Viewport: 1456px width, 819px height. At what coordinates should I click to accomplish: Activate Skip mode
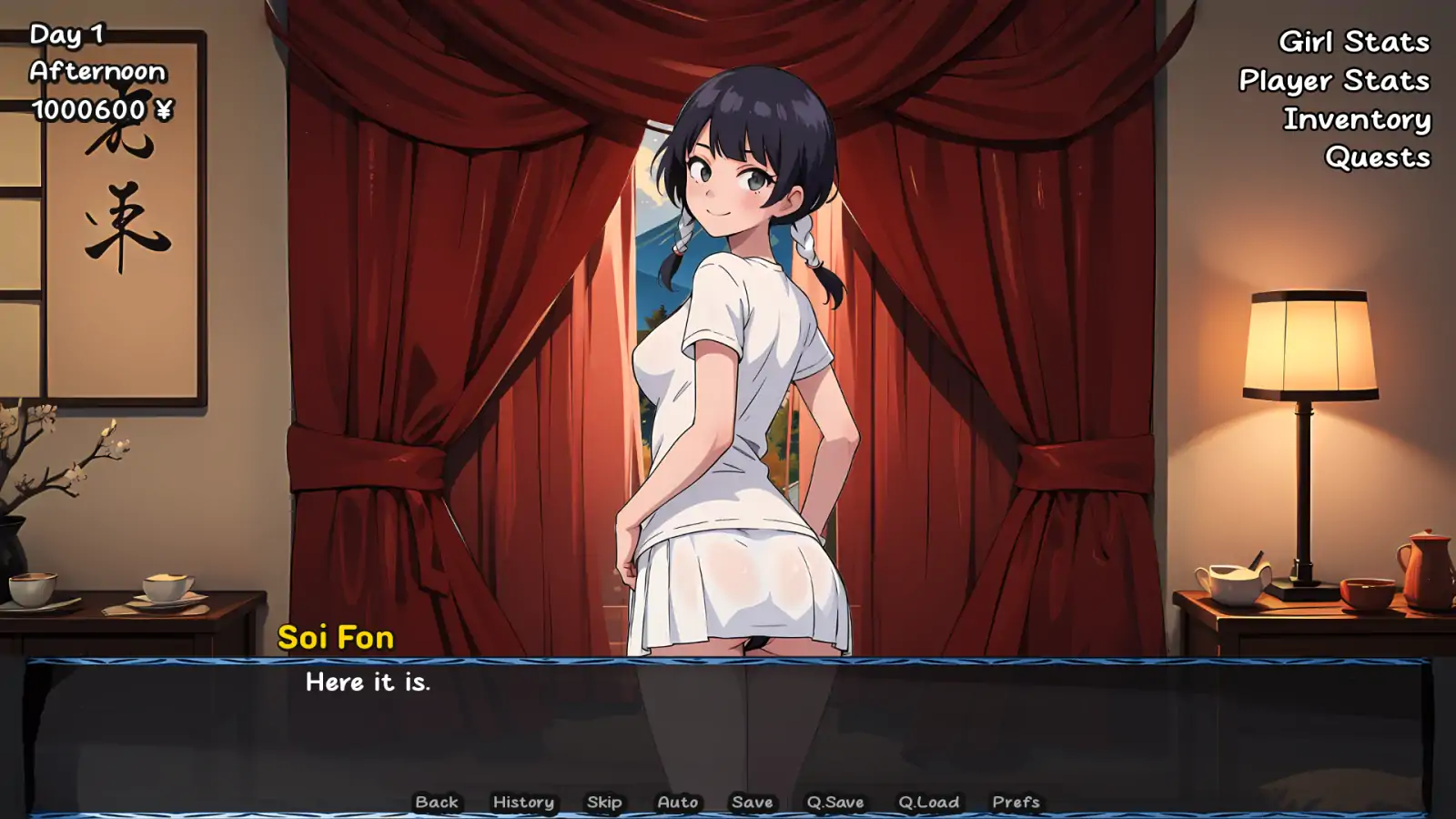(604, 802)
